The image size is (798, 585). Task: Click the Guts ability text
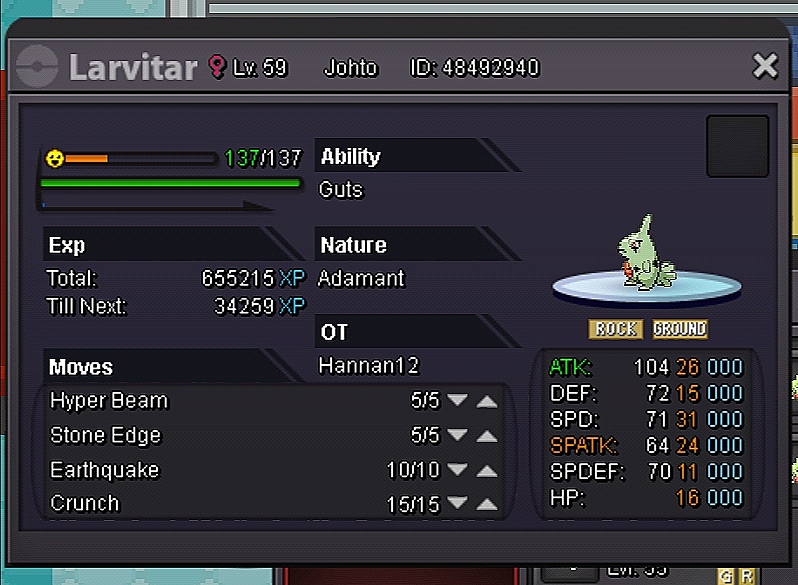click(340, 189)
